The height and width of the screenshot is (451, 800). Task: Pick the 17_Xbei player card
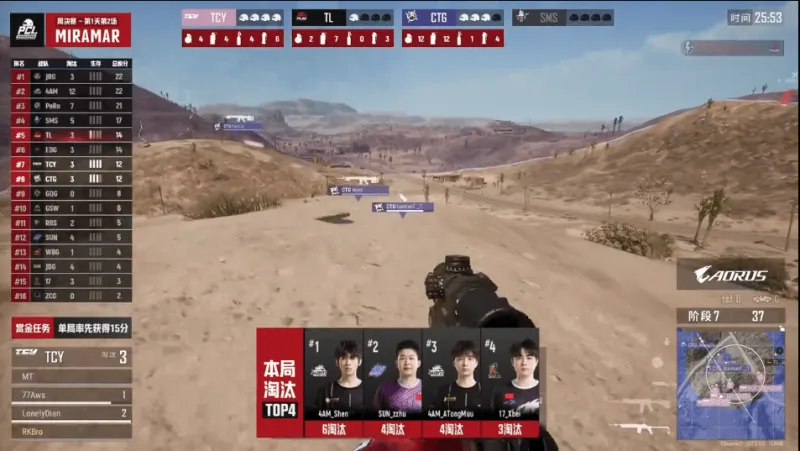pos(509,386)
